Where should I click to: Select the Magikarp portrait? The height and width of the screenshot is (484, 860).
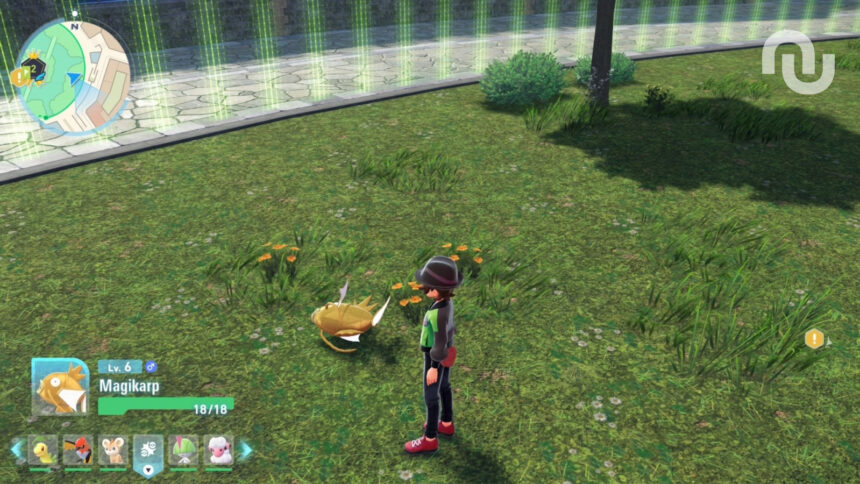point(60,387)
